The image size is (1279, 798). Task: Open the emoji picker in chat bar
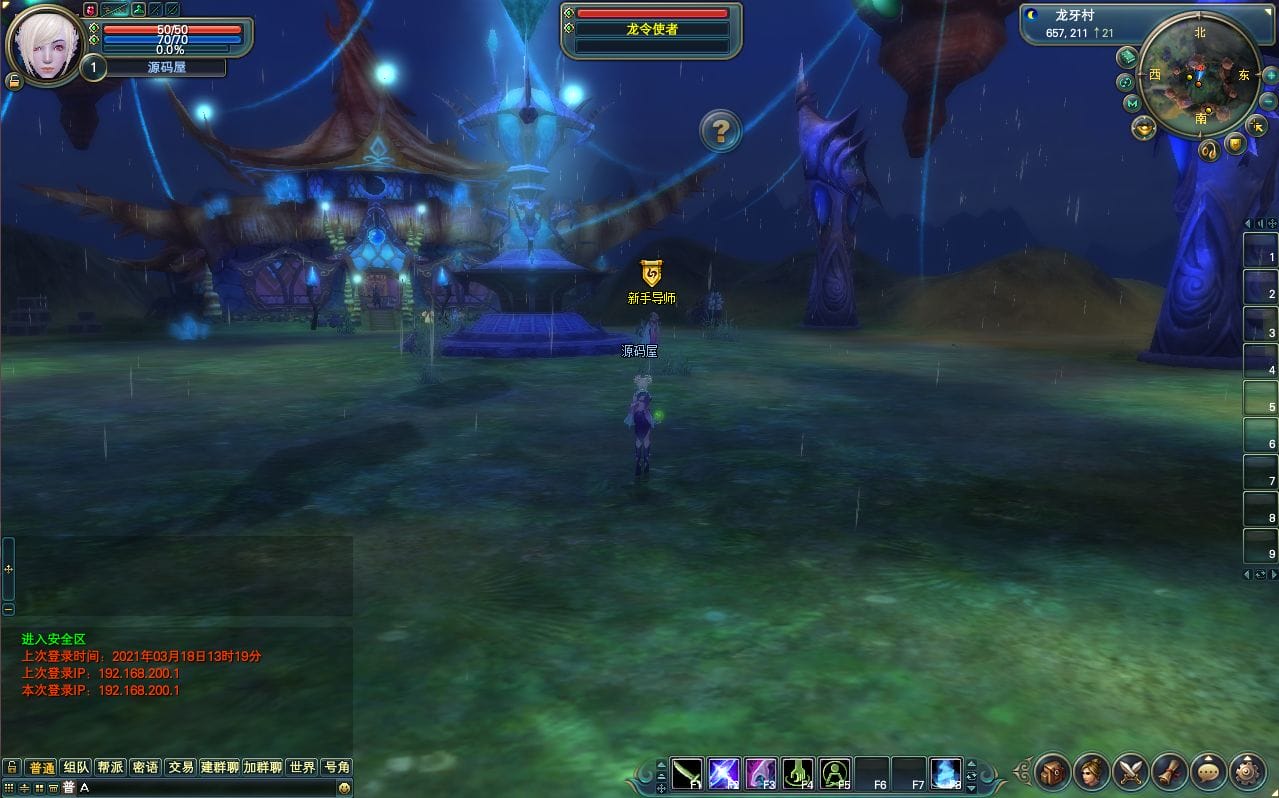click(344, 788)
